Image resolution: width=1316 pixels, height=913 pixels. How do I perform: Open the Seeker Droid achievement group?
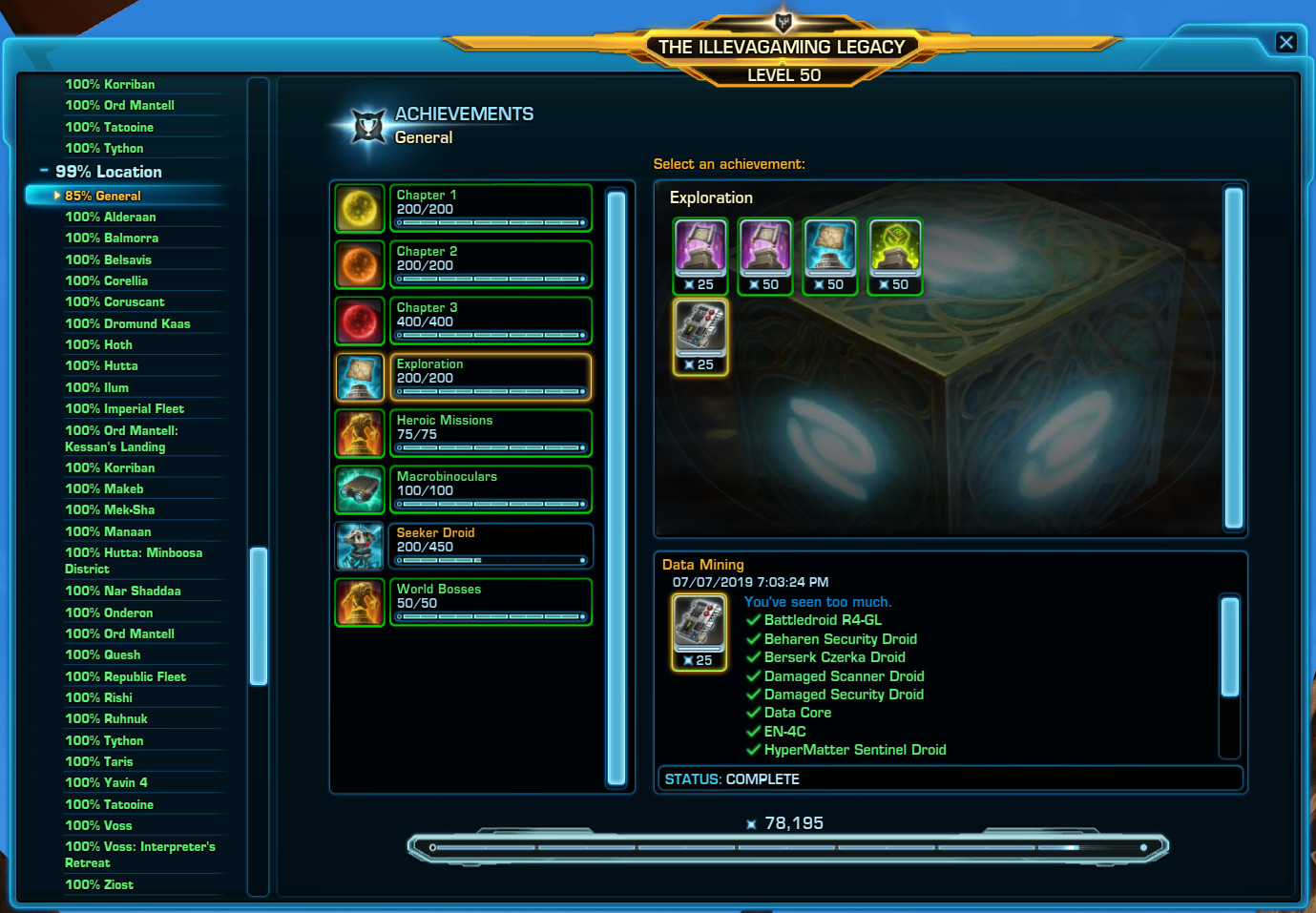[x=490, y=546]
